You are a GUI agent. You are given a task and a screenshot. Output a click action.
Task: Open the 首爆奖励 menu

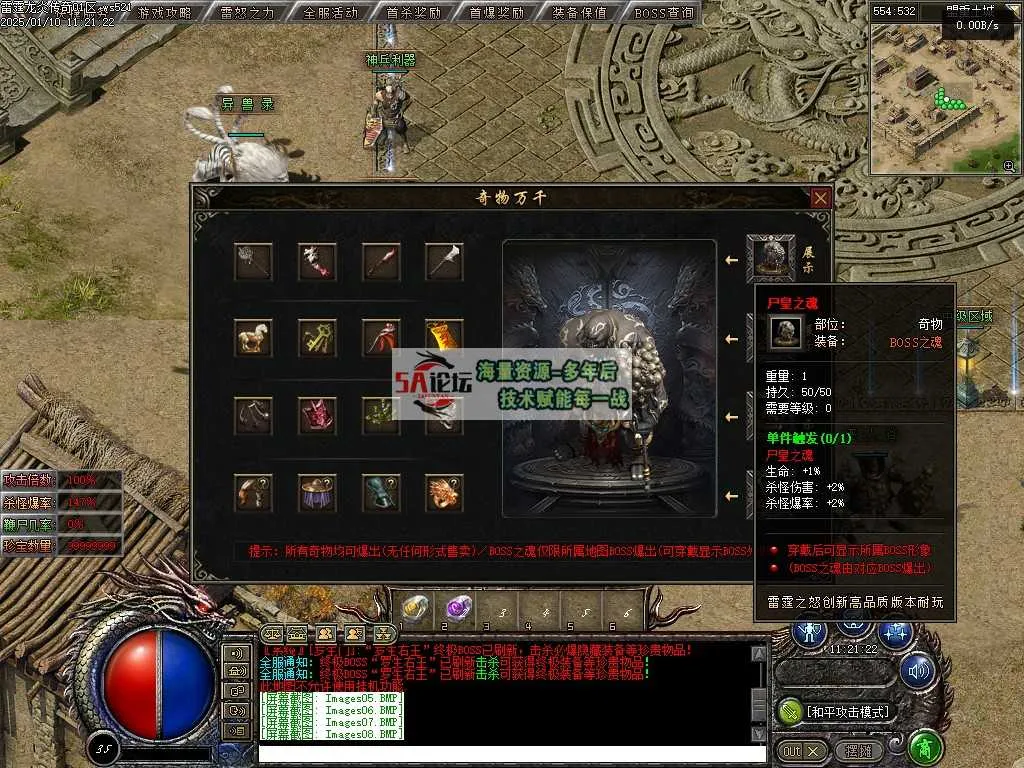tap(496, 13)
